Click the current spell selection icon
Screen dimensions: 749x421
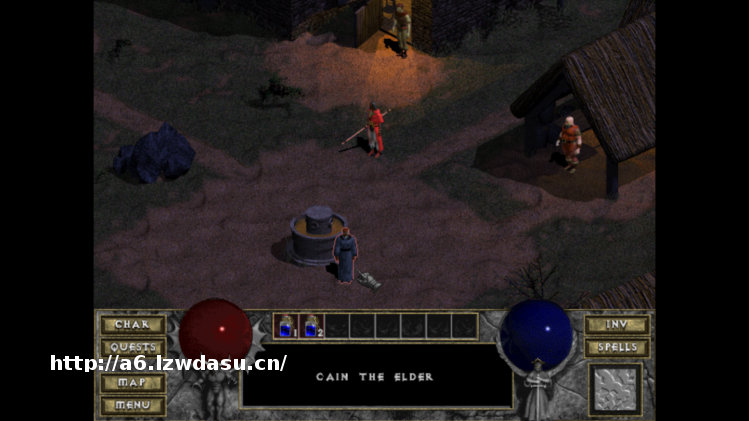616,388
